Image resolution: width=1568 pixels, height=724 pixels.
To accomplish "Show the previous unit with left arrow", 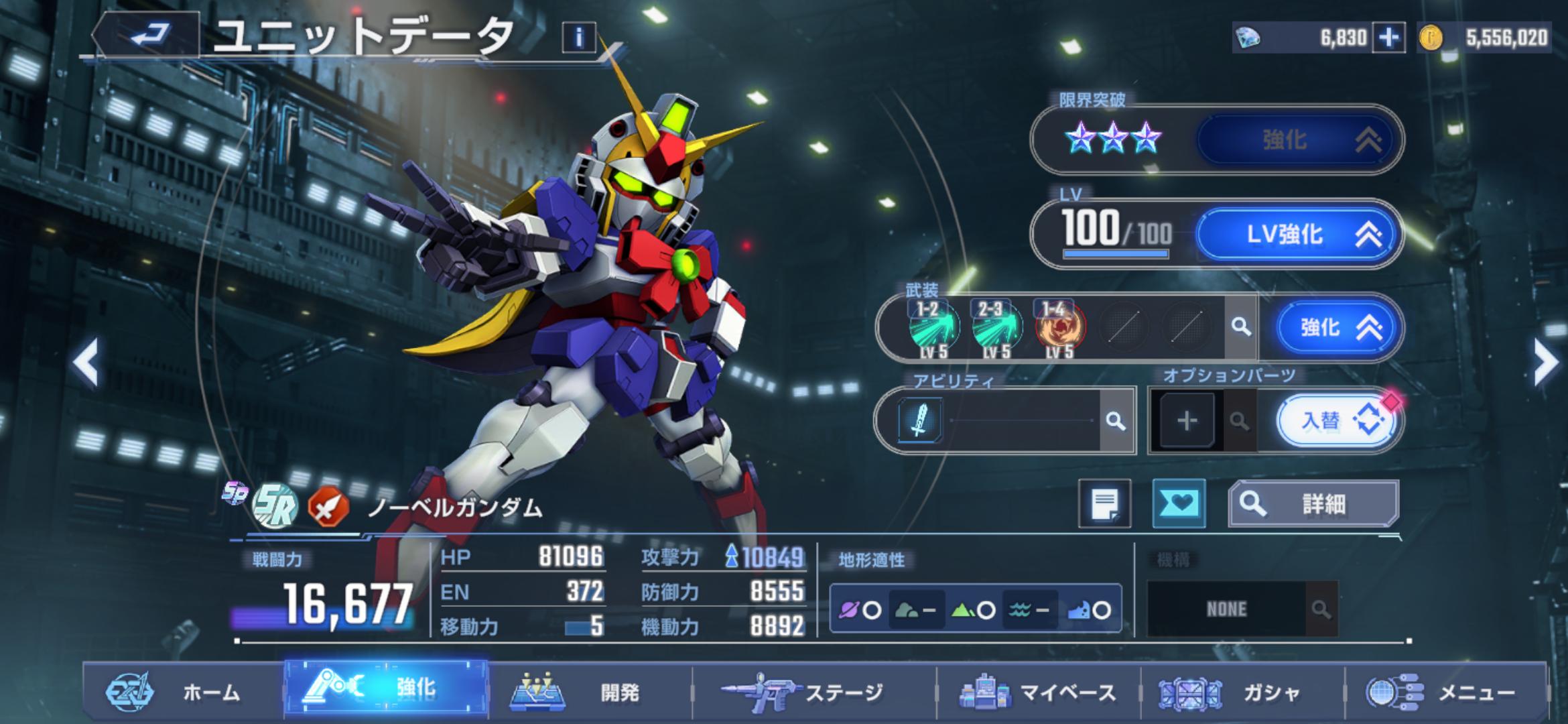I will point(87,362).
